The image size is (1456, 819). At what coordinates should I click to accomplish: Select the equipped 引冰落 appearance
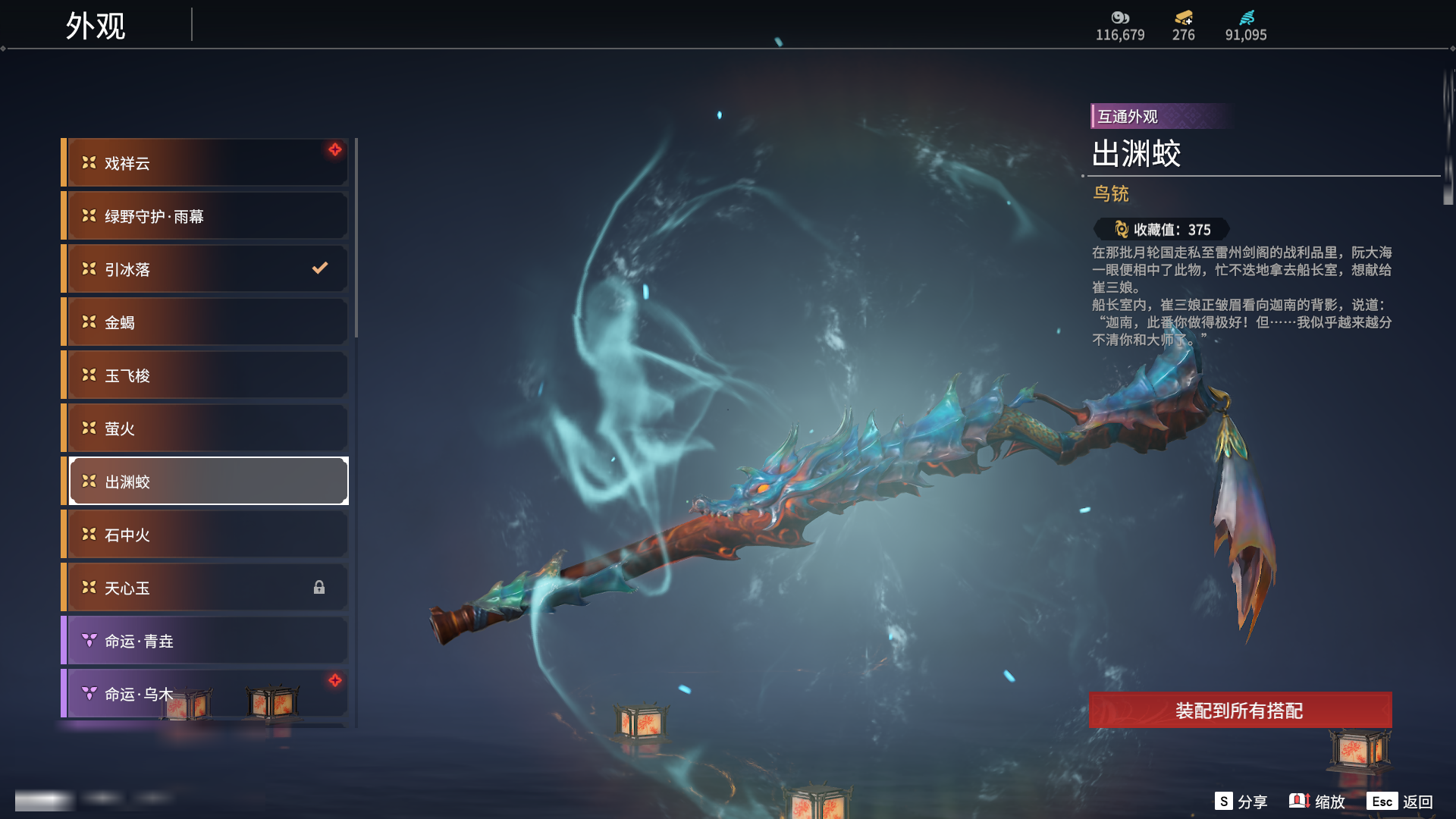tap(206, 269)
